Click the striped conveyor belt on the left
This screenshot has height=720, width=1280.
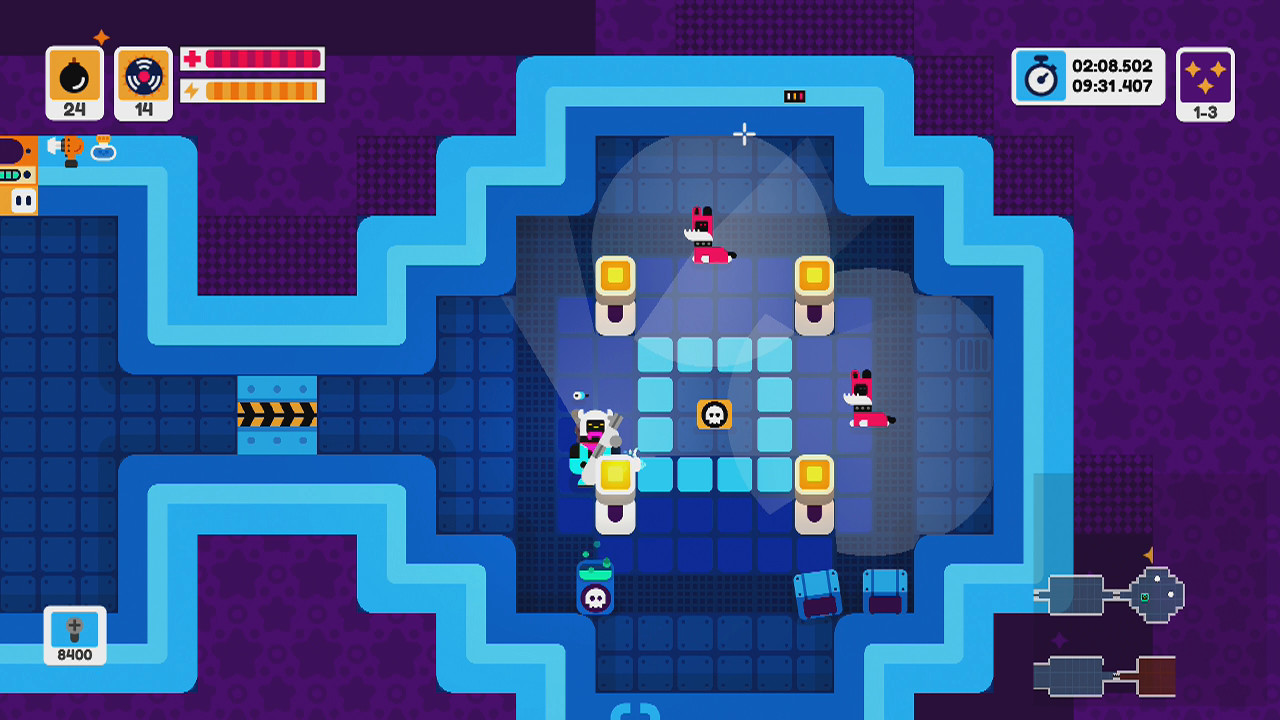coord(277,414)
